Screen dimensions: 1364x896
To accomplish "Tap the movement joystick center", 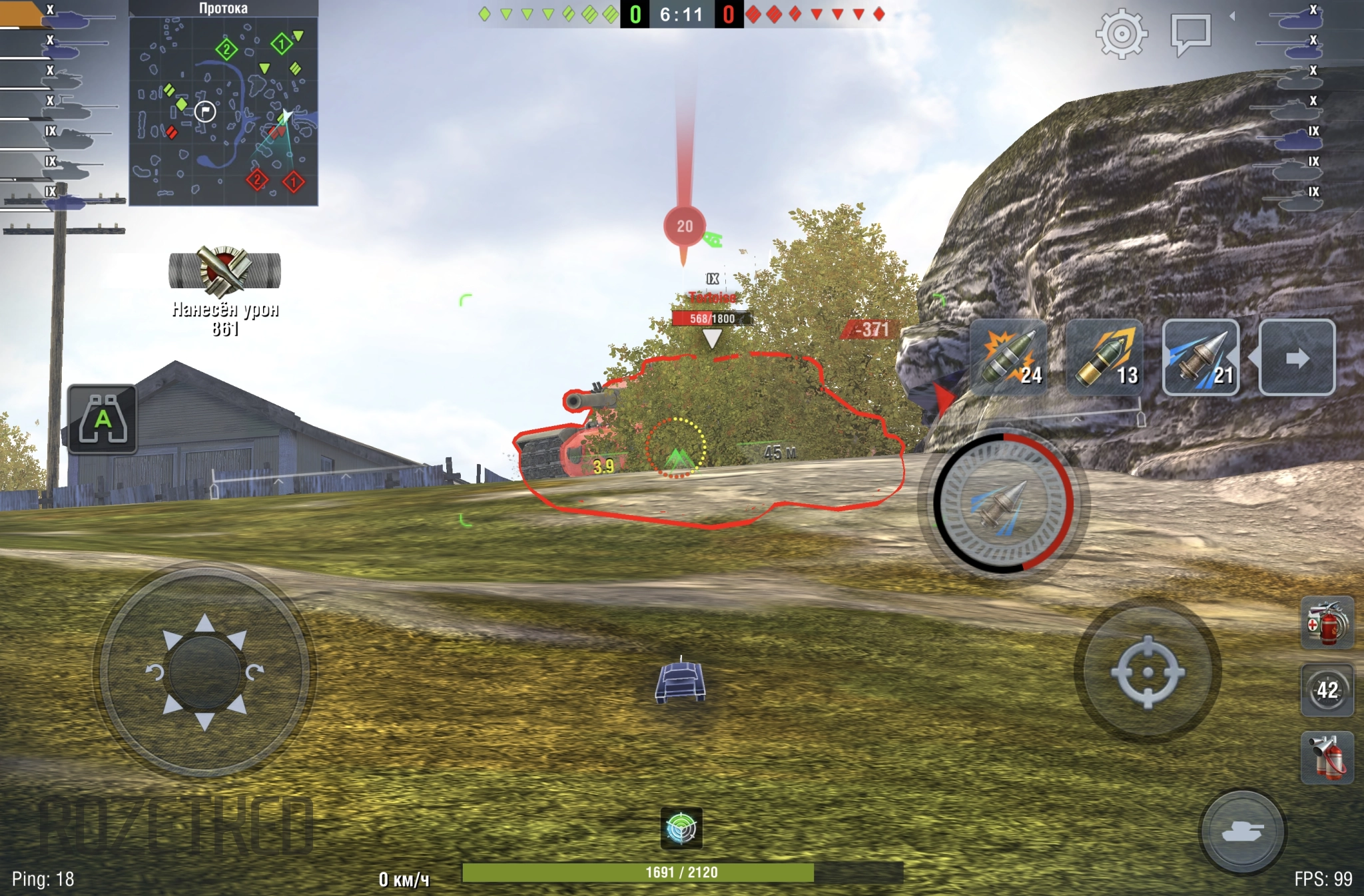I will coord(204,672).
